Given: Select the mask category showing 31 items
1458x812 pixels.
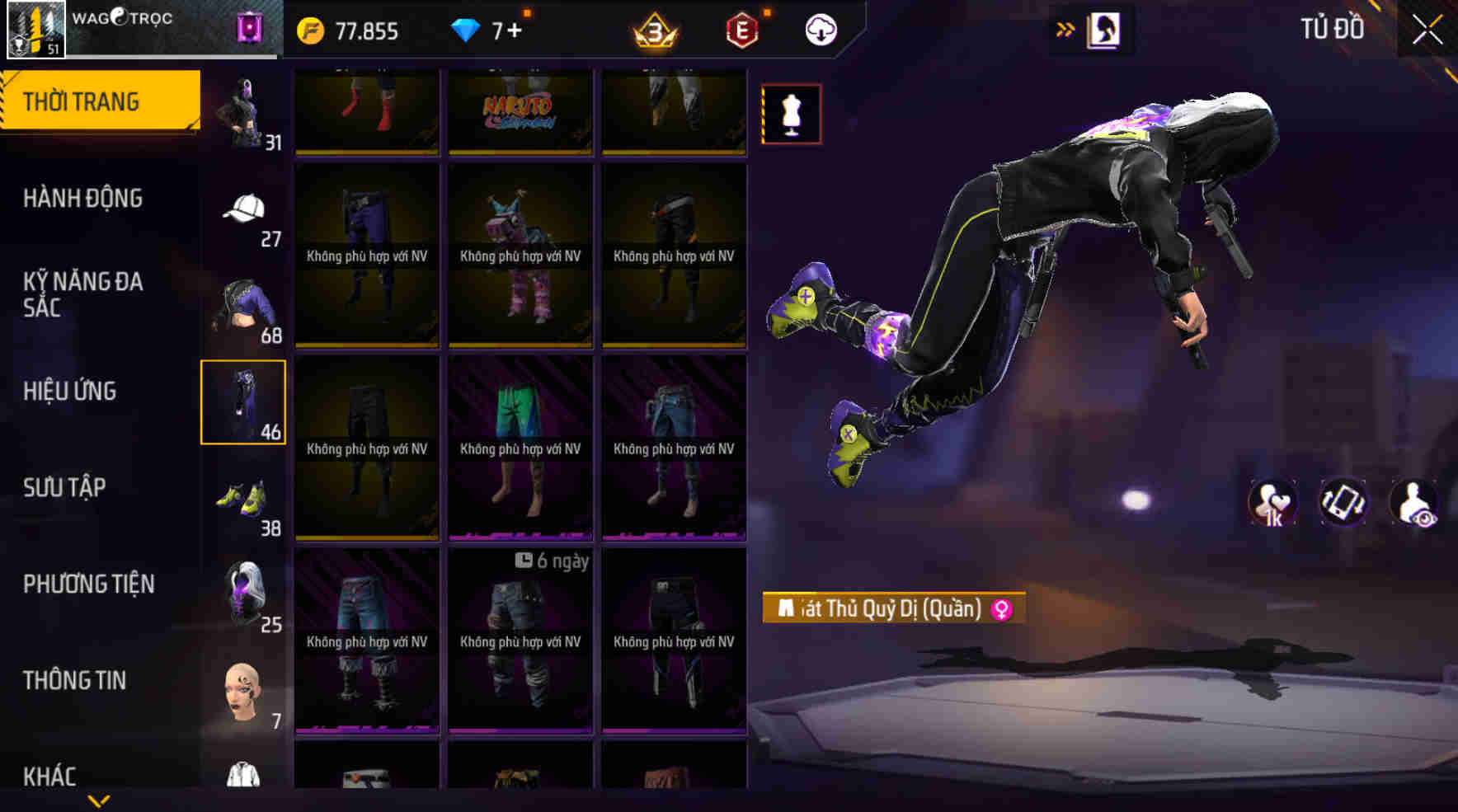Looking at the screenshot, I should coord(243,111).
